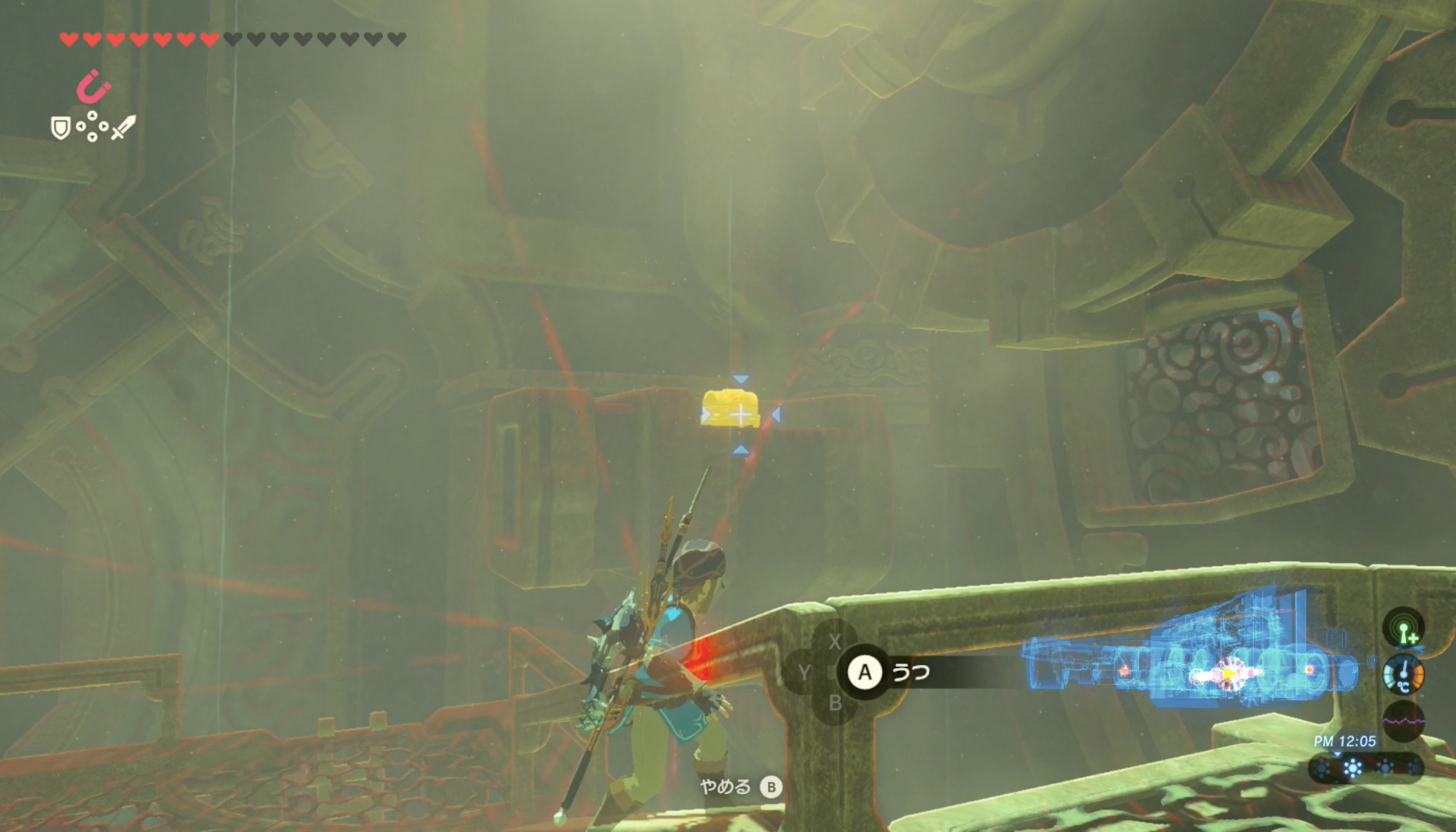Select the Y button prompt
This screenshot has height=832, width=1456.
pyautogui.click(x=804, y=671)
